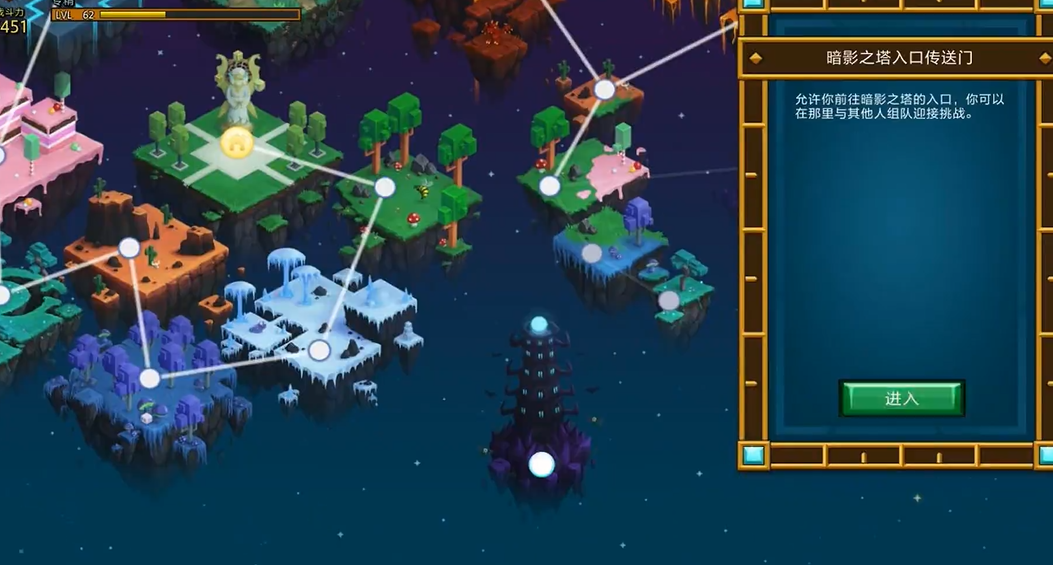Viewport: 1053px width, 565px height.
Task: Choose the greyed-out node on the blue grass island
Action: tap(592, 253)
